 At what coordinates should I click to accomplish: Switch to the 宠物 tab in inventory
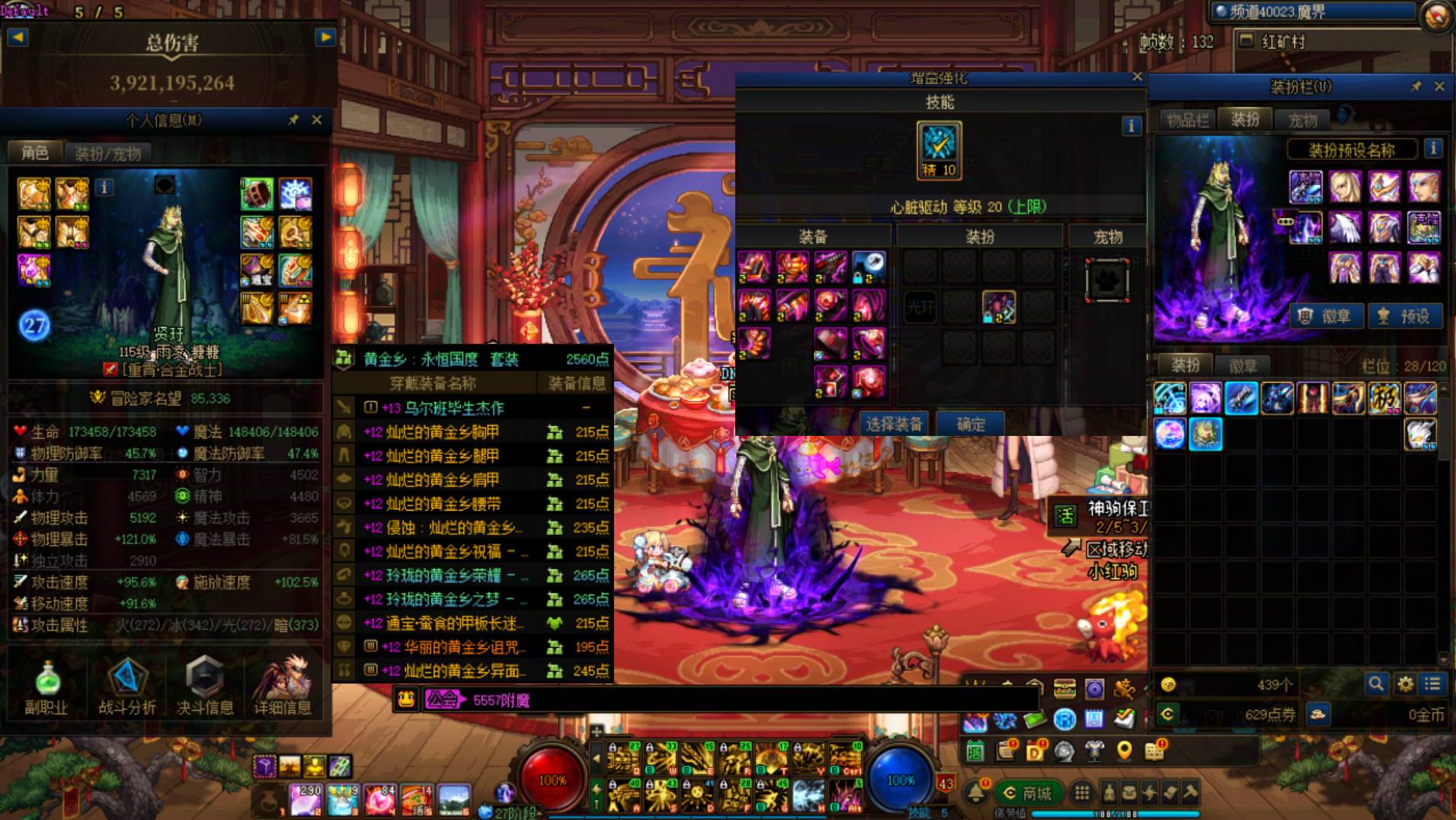(1302, 120)
